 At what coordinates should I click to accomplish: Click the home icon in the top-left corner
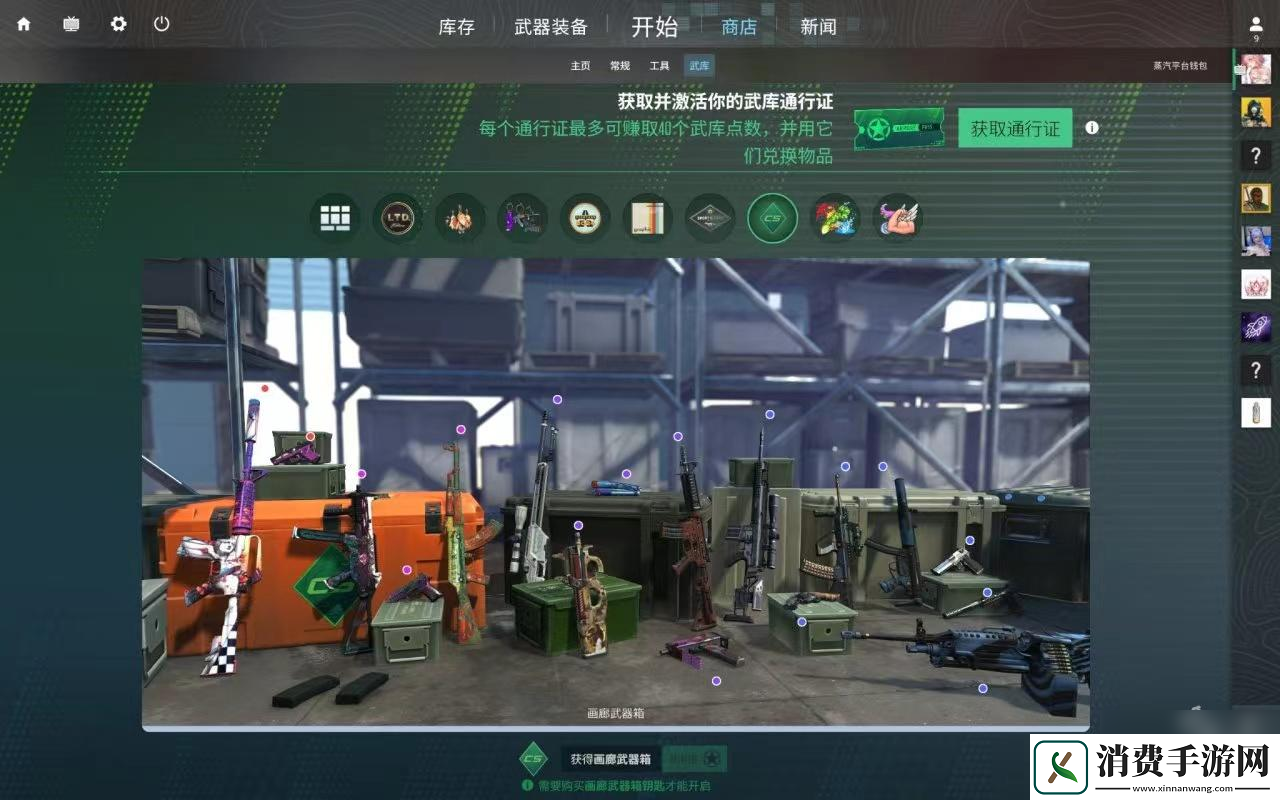click(x=22, y=24)
